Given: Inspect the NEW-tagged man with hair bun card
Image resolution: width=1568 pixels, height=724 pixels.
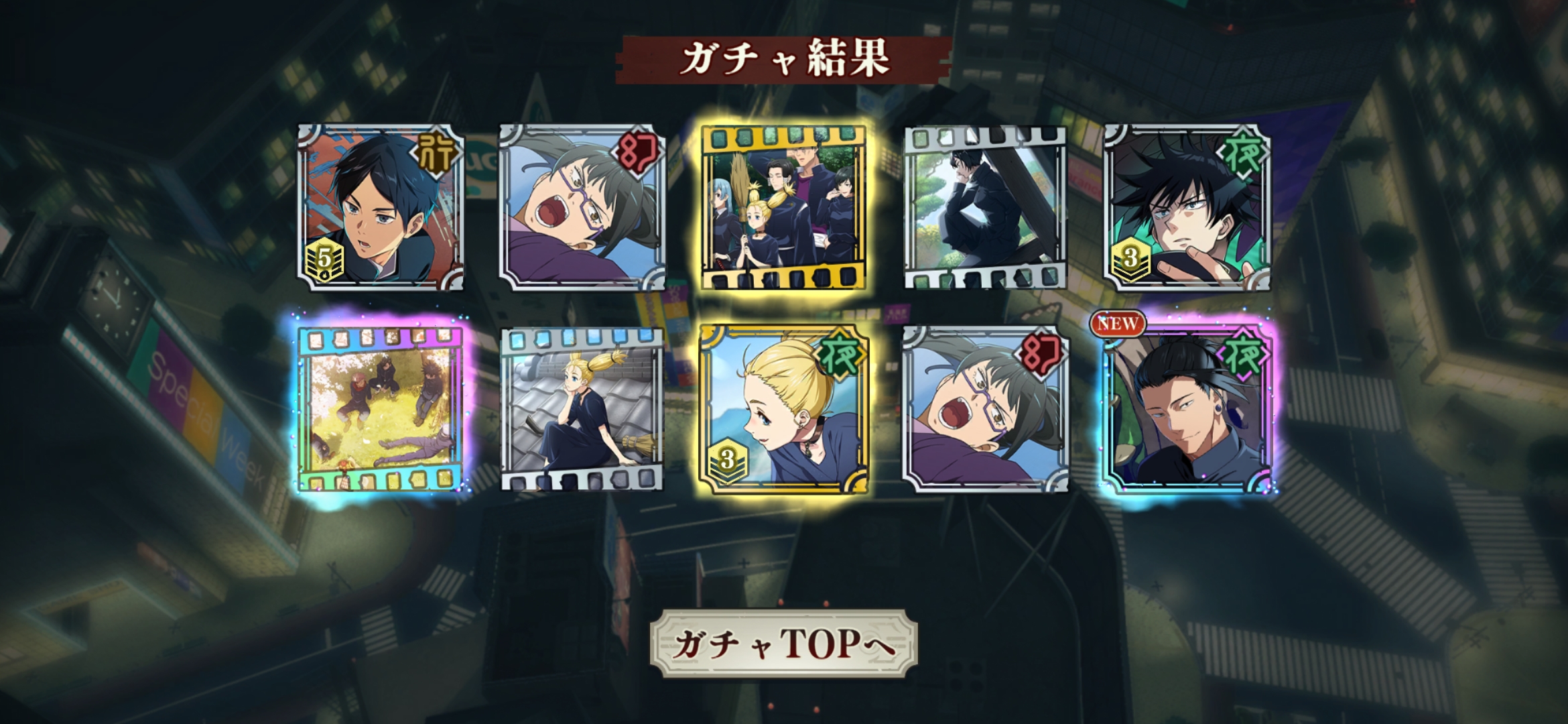Looking at the screenshot, I should [1187, 409].
